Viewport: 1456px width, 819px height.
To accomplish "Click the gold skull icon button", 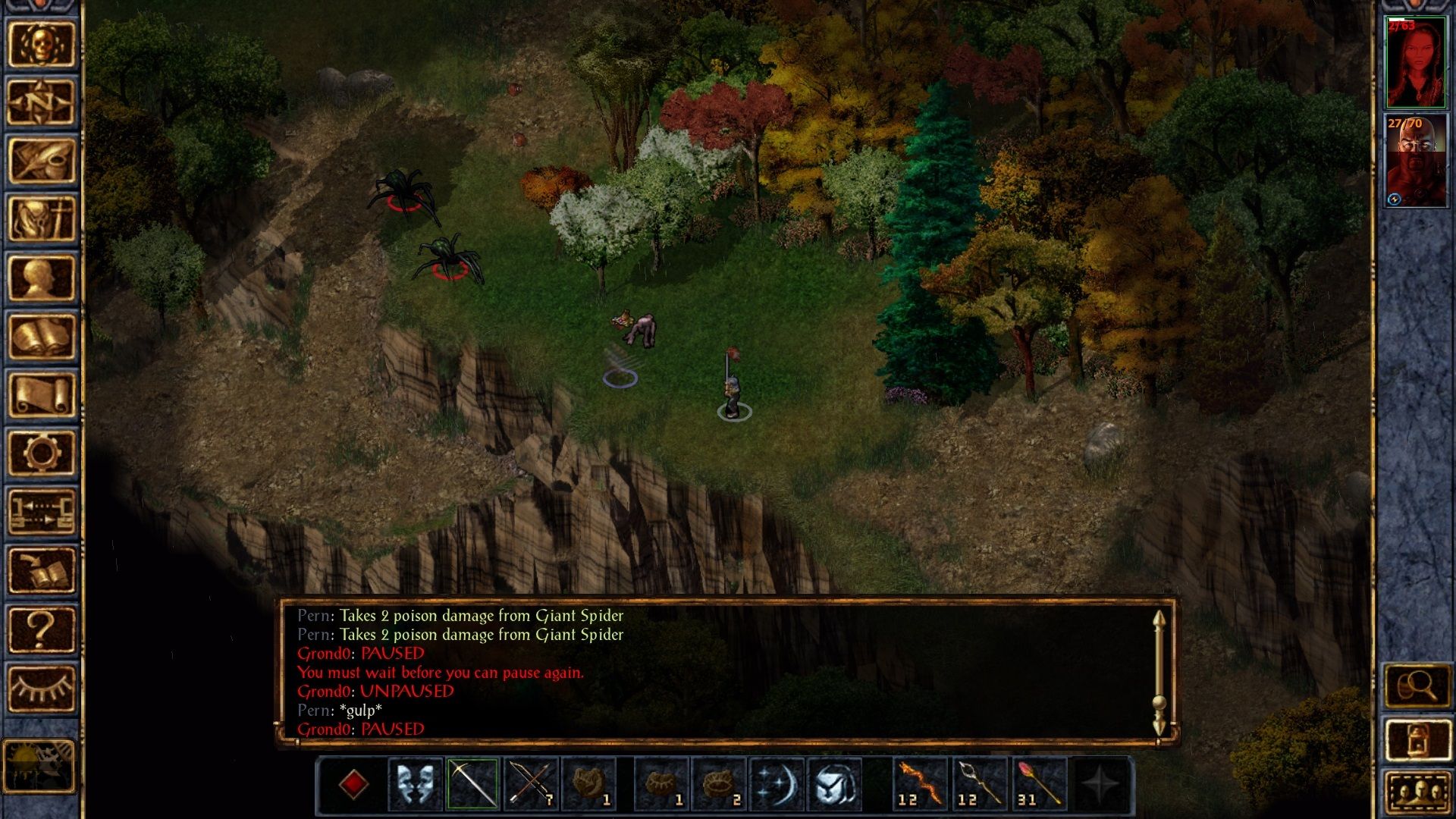I will [x=42, y=44].
